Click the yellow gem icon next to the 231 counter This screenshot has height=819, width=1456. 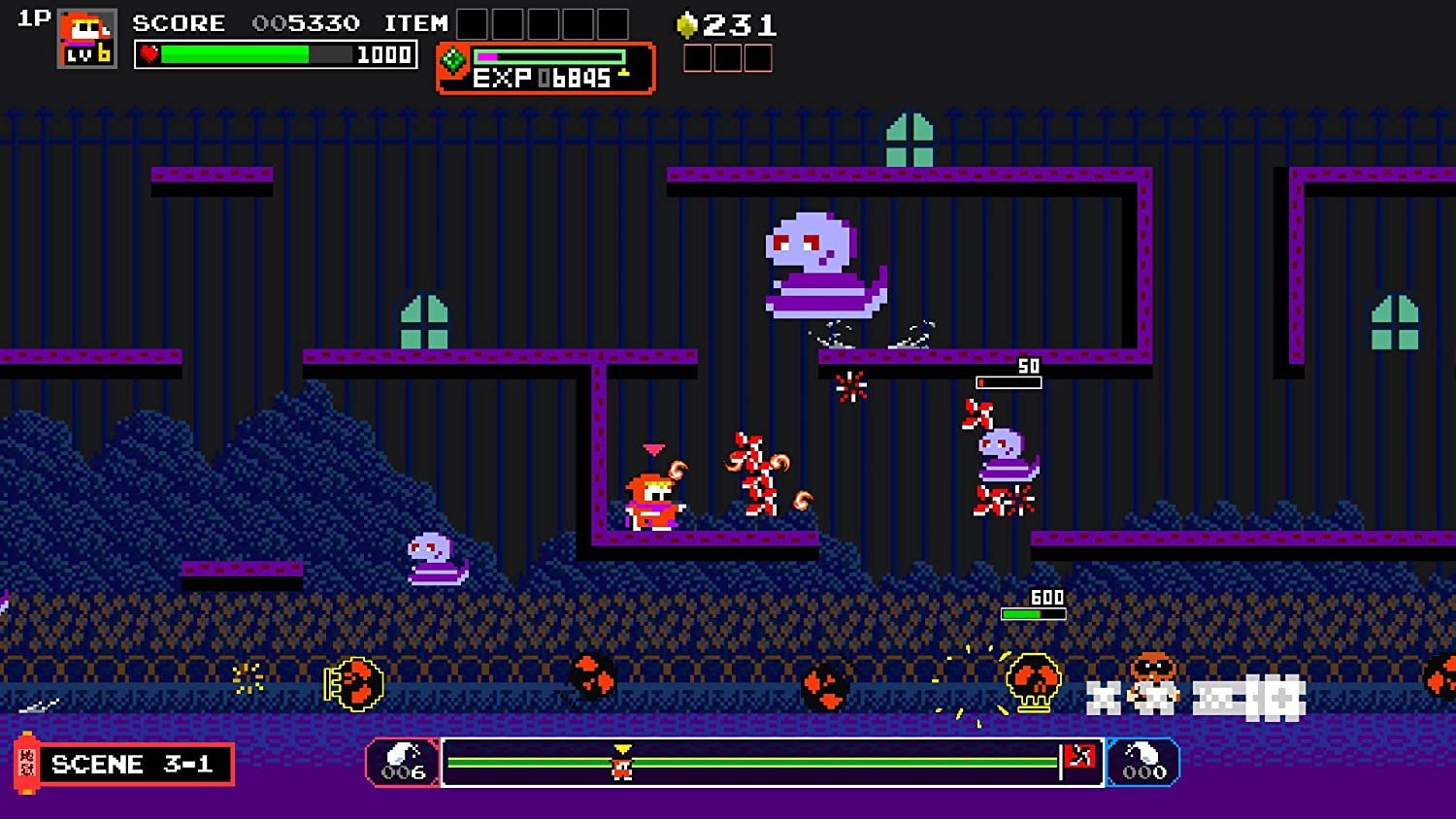point(688,23)
